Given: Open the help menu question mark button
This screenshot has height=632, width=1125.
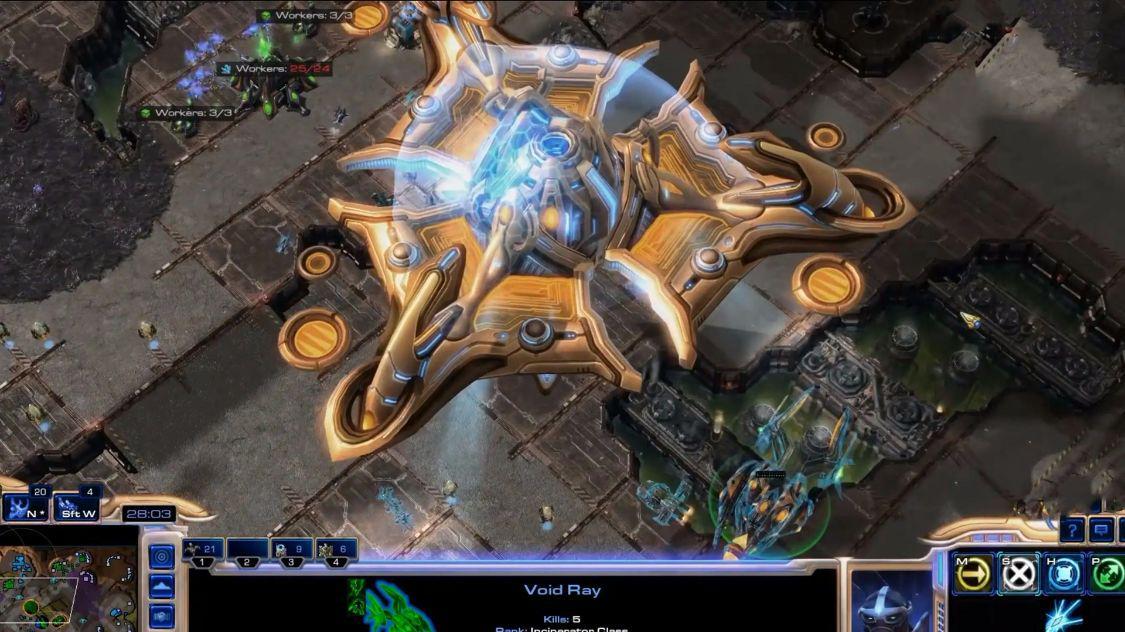Looking at the screenshot, I should click(1072, 529).
